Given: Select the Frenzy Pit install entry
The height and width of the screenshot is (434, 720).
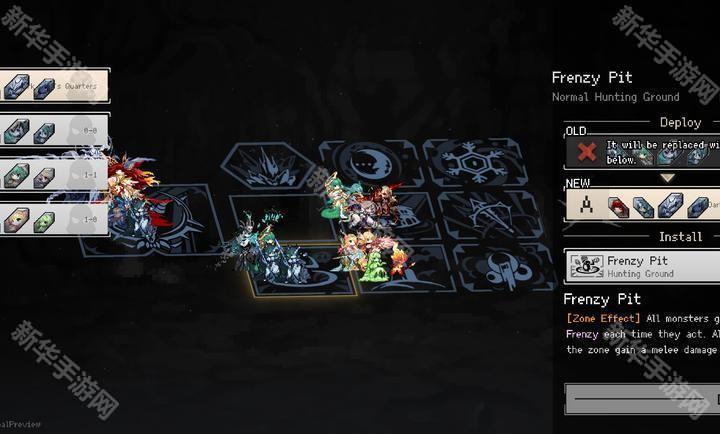Looking at the screenshot, I should click(x=642, y=266).
